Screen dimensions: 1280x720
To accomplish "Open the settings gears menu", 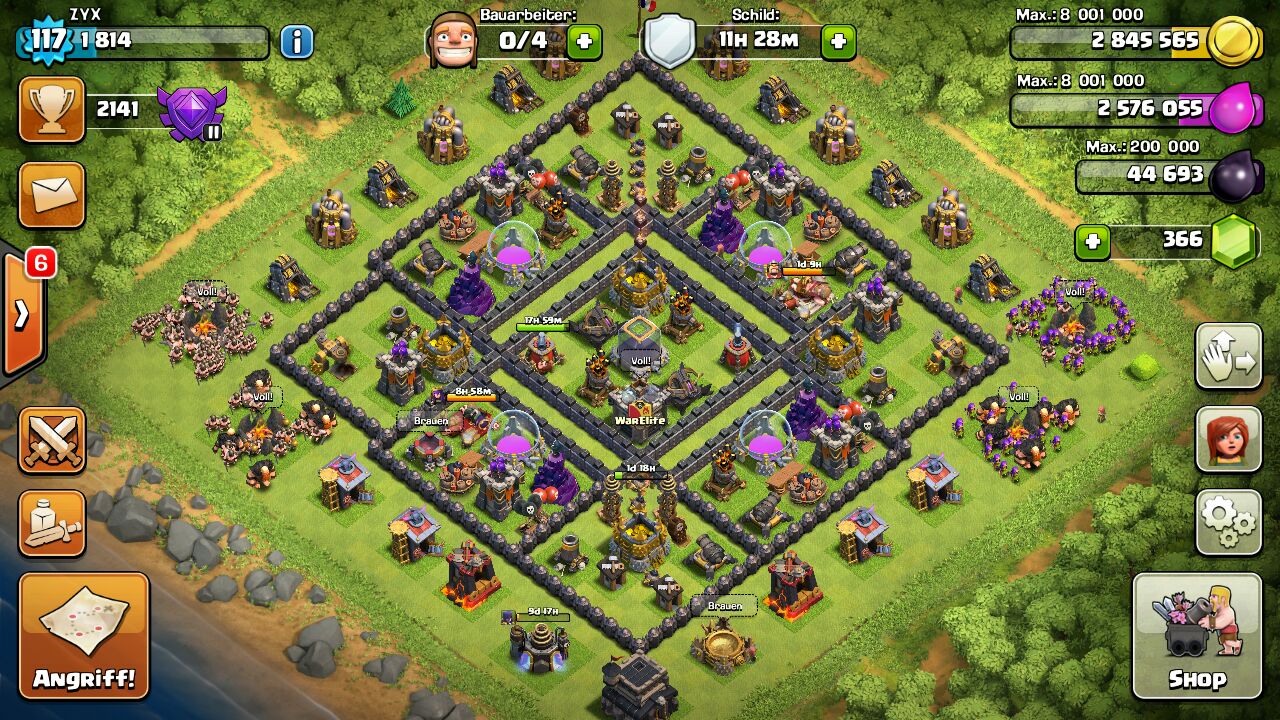I will click(x=1228, y=522).
